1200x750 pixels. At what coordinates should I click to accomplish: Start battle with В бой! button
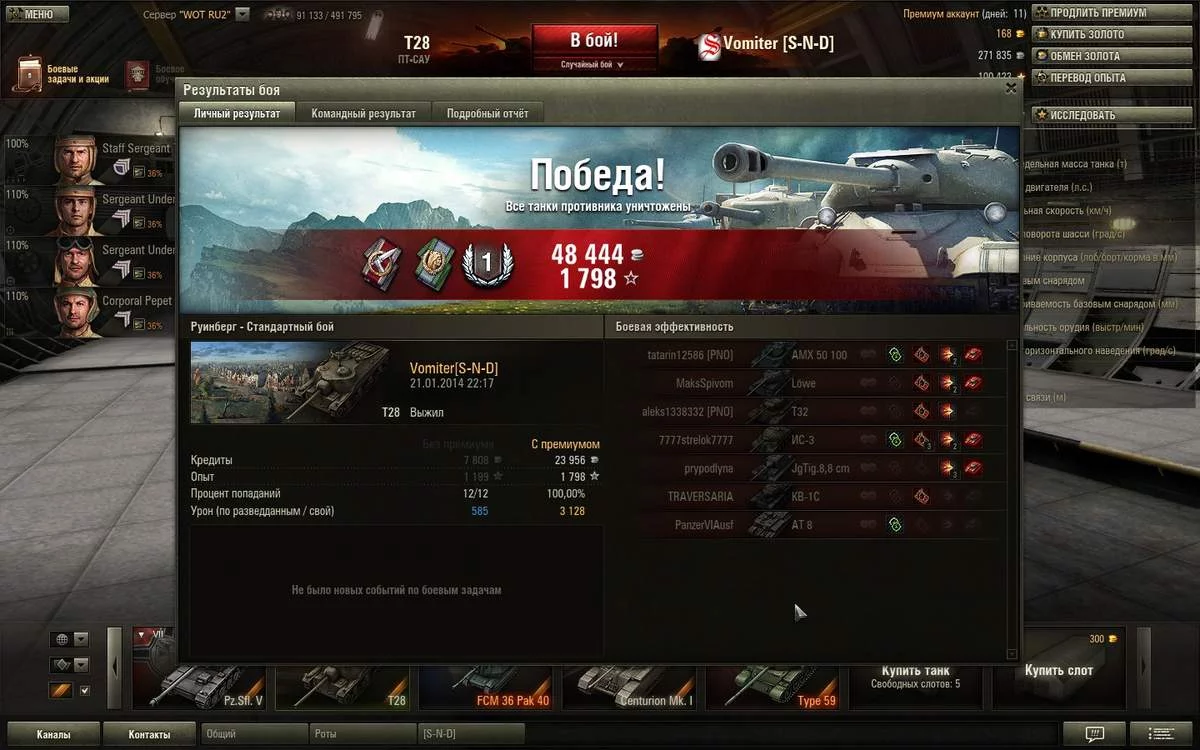[594, 42]
